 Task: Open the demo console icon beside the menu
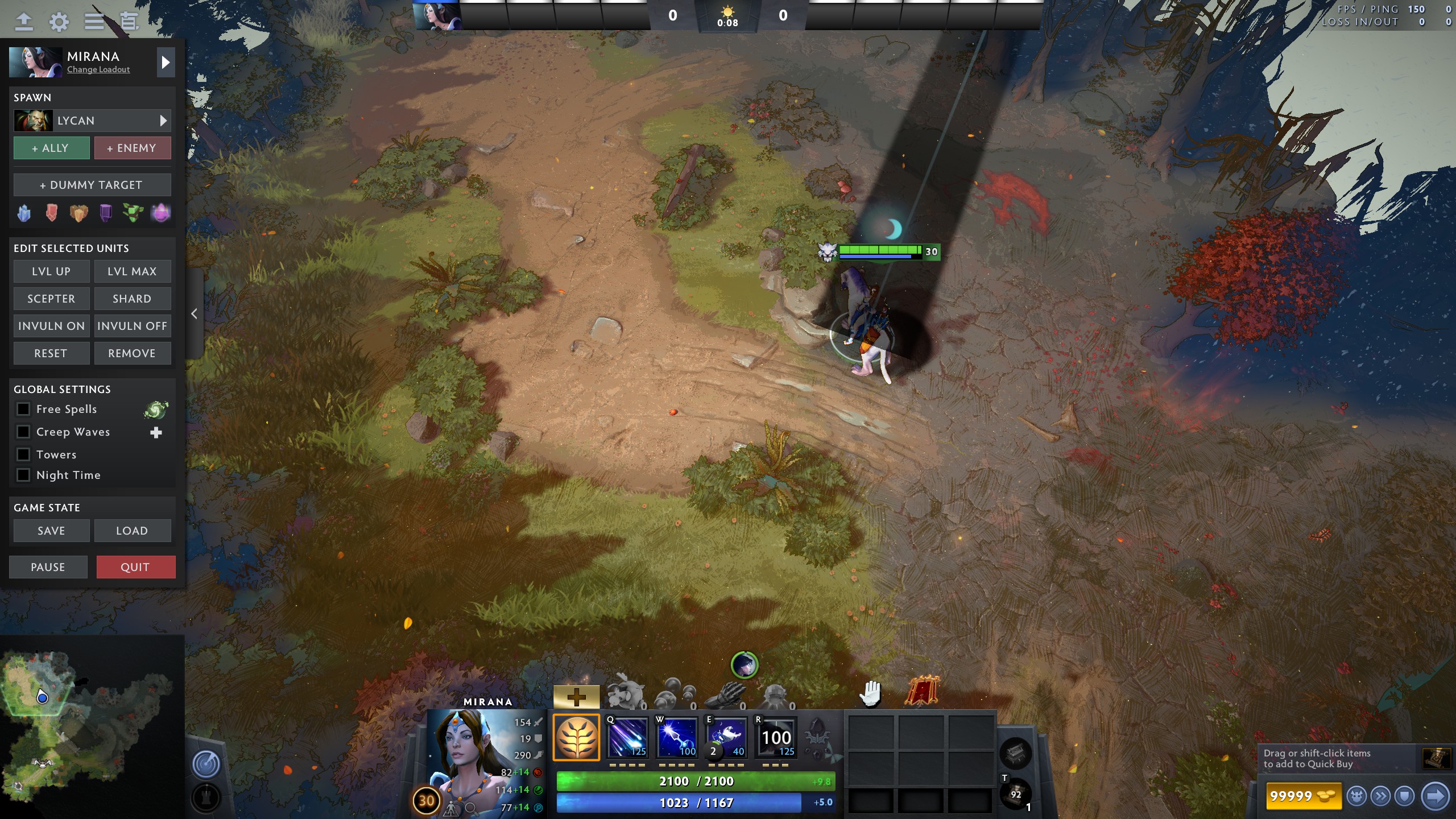(x=129, y=22)
